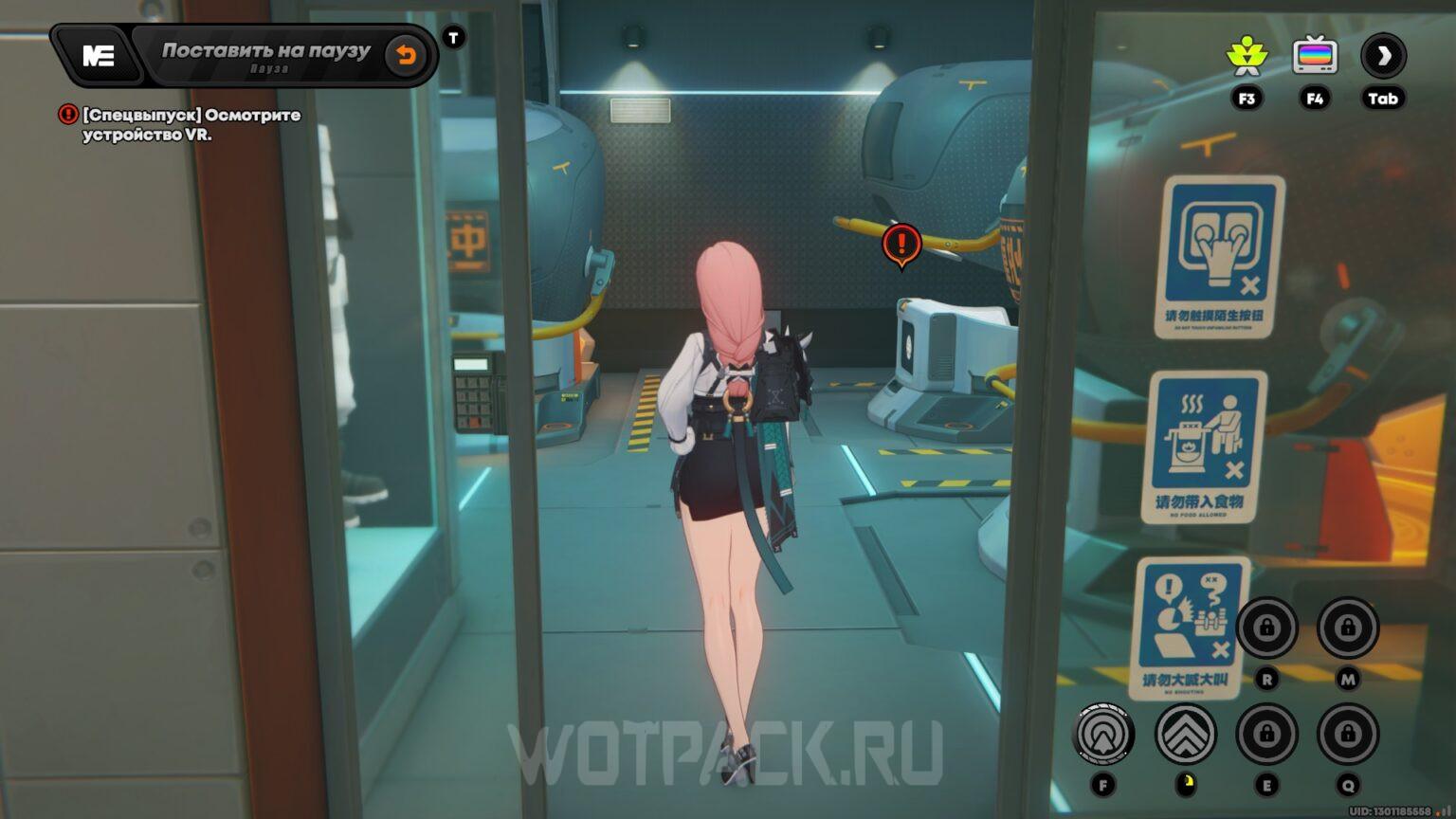Click the yellow indicator under the dodge button
Image resolution: width=1456 pixels, height=819 pixels.
1188,784
